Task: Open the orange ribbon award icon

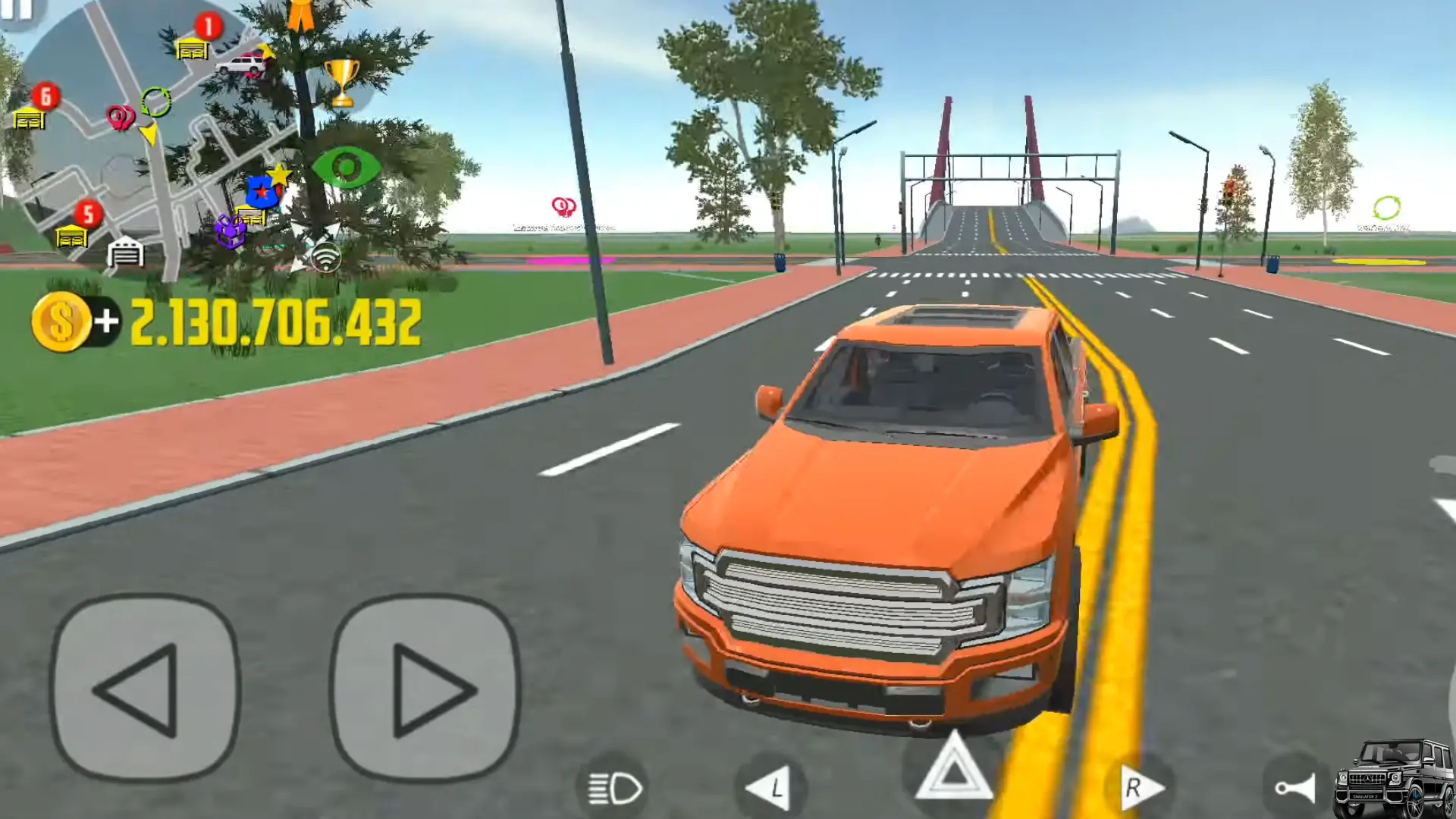Action: click(301, 15)
